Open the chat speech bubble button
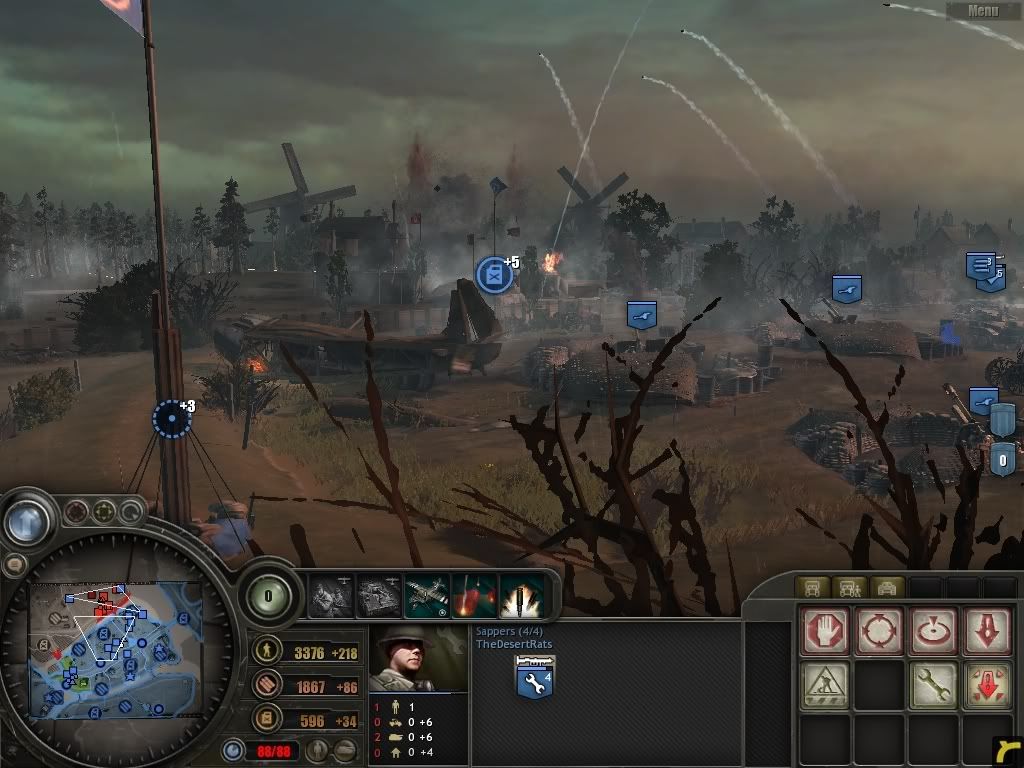This screenshot has width=1024, height=768. pos(14,565)
